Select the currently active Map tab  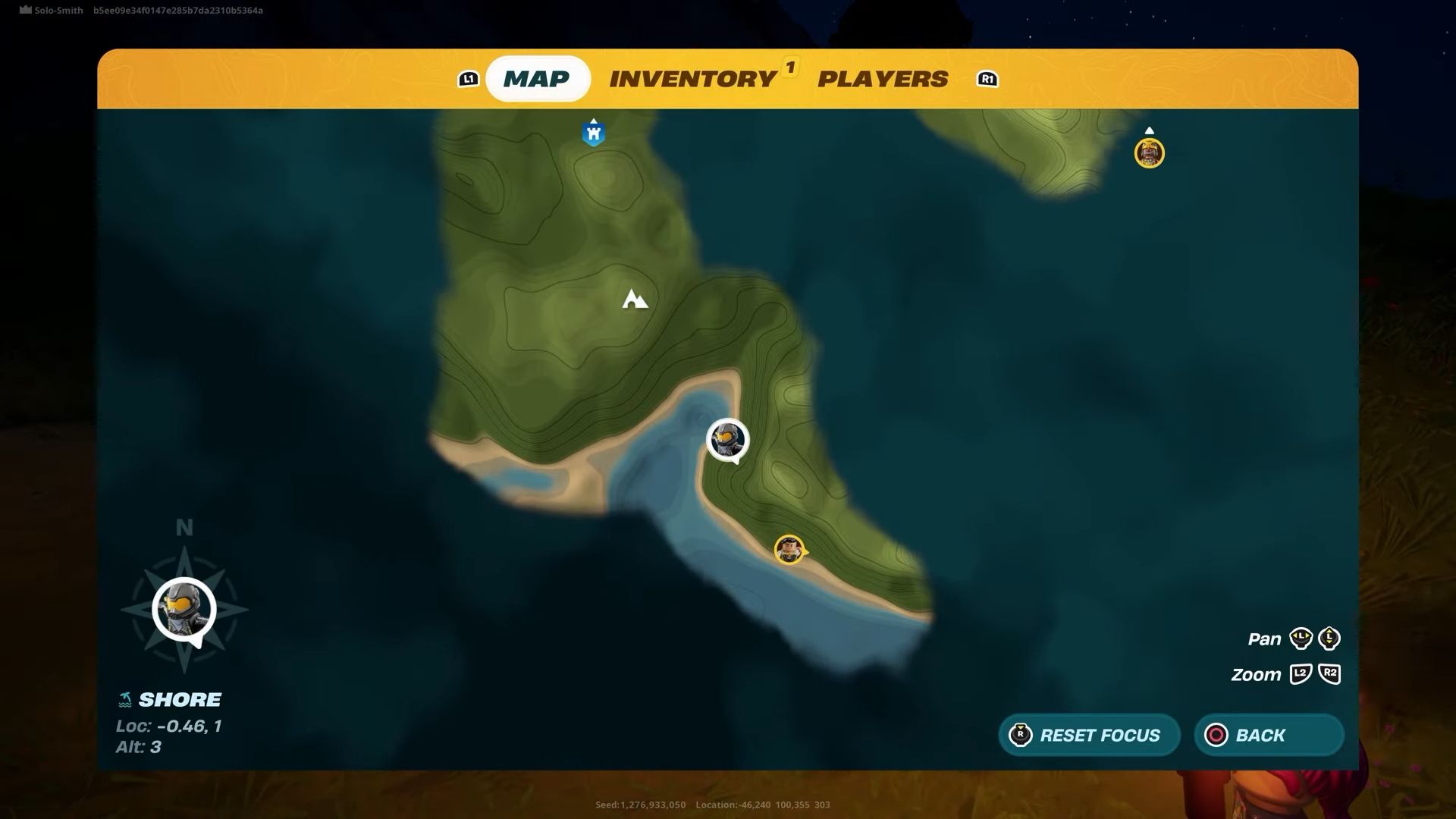tap(538, 78)
